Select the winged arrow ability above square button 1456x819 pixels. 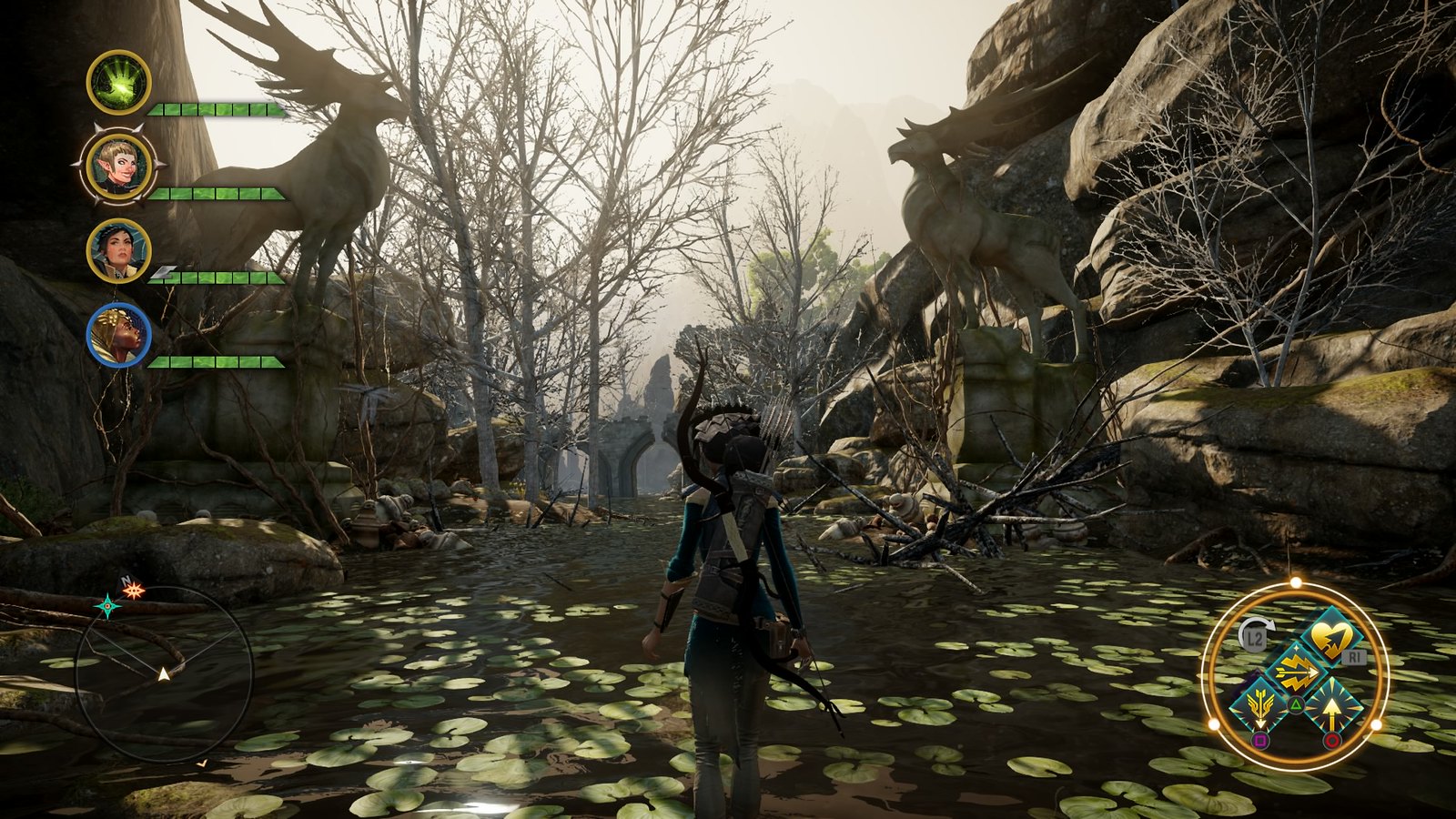[x=1259, y=703]
